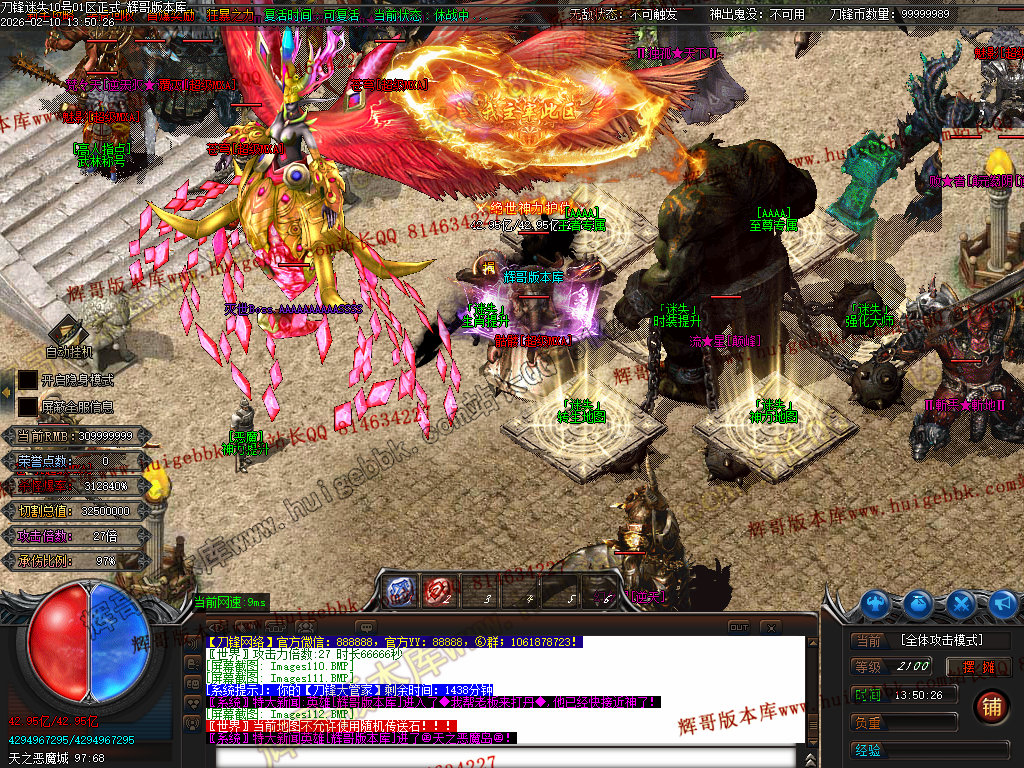Toggle the 开启隐身模式 stealth checkbox
Screen dimensions: 1024x768
27,380
